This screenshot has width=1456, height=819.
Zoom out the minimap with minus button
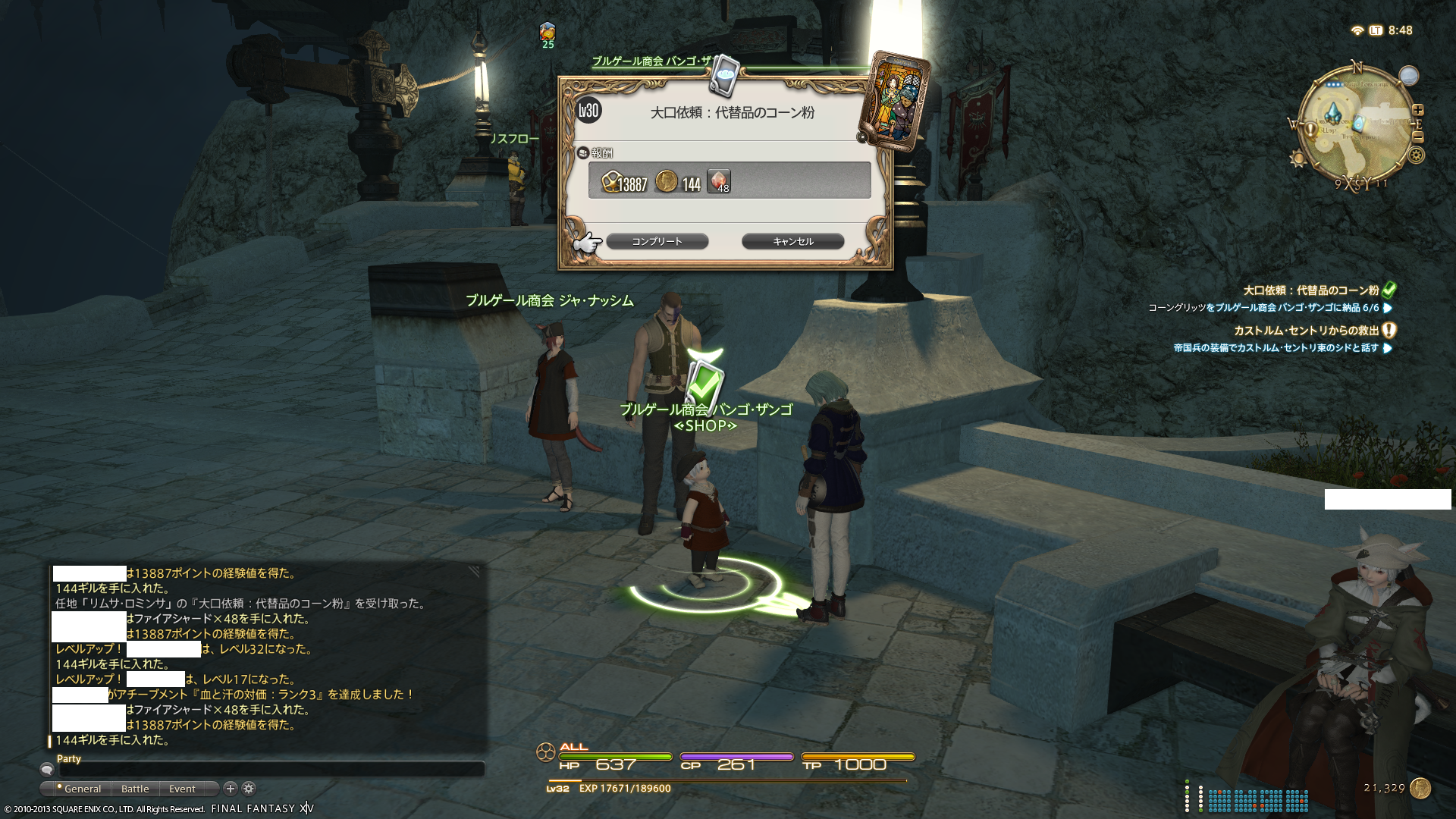click(x=1418, y=137)
